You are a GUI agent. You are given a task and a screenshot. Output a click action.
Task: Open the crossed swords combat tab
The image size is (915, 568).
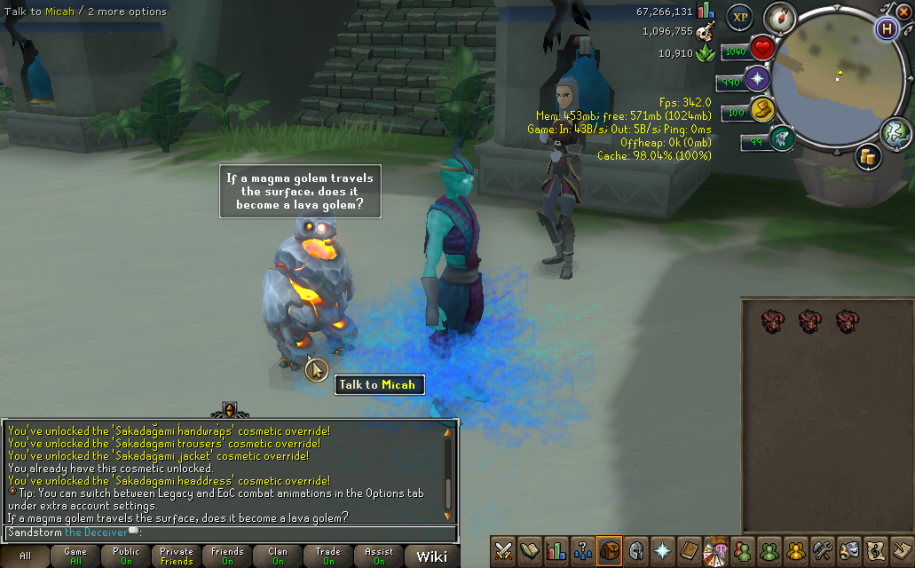pos(504,550)
